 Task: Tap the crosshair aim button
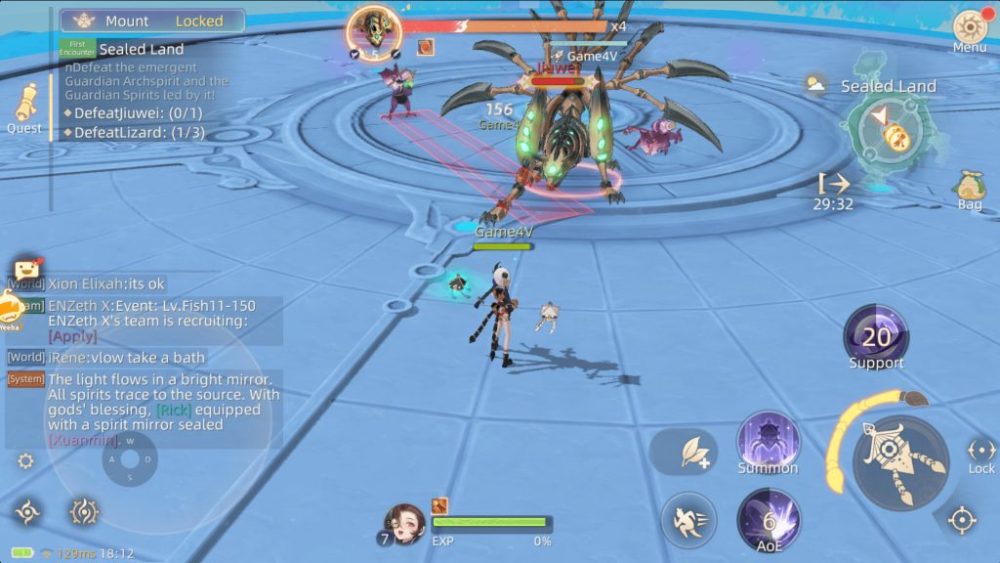(x=962, y=520)
